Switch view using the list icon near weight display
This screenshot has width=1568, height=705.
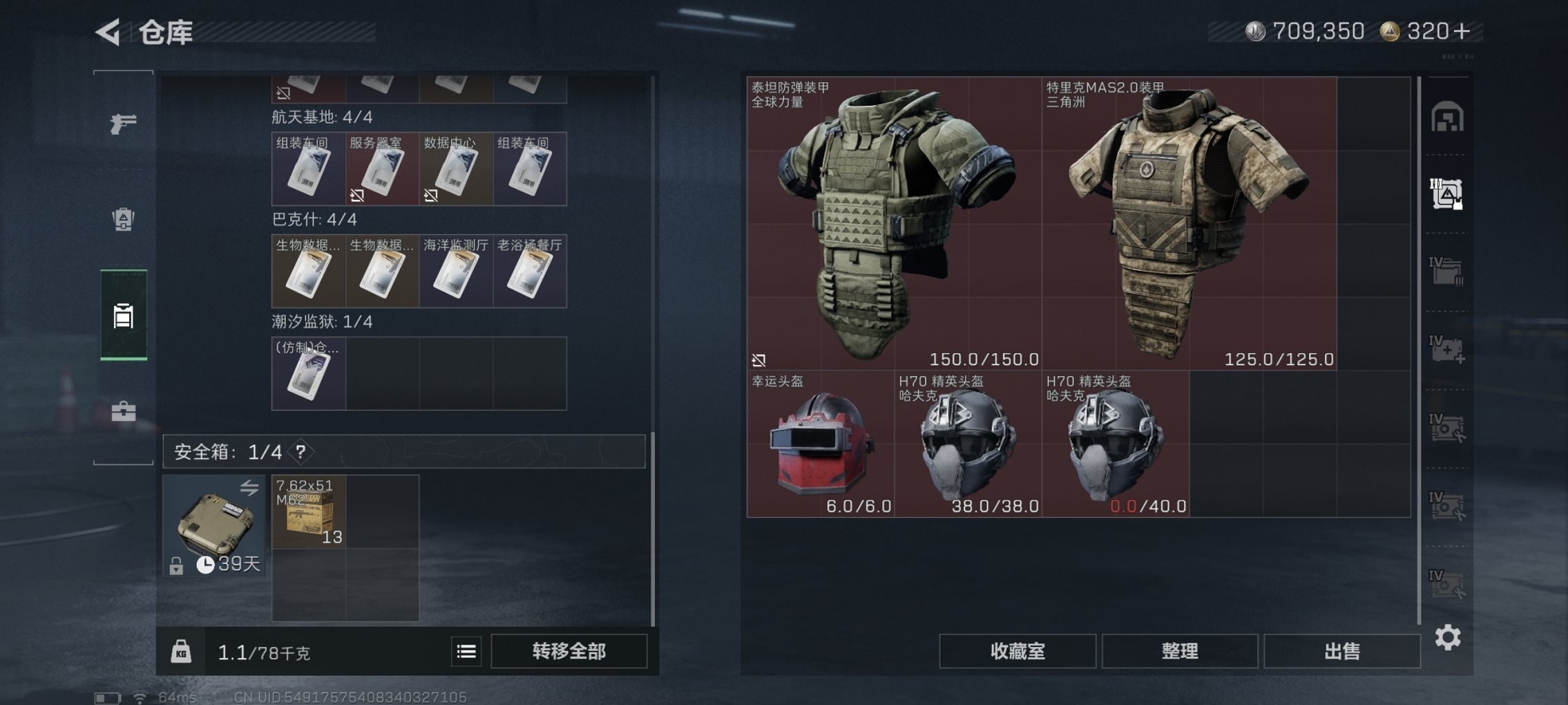468,651
